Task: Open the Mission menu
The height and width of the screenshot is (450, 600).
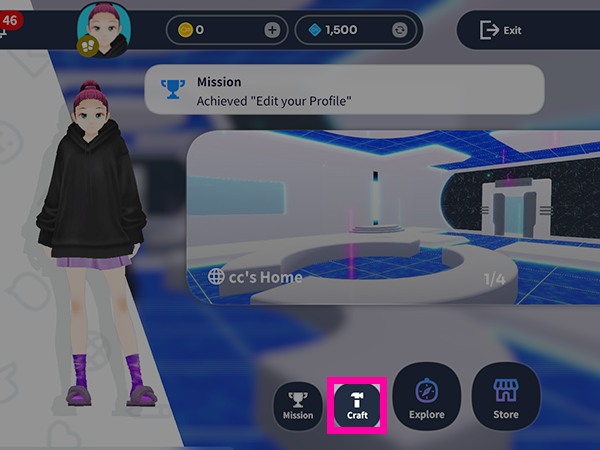Action: (298, 406)
